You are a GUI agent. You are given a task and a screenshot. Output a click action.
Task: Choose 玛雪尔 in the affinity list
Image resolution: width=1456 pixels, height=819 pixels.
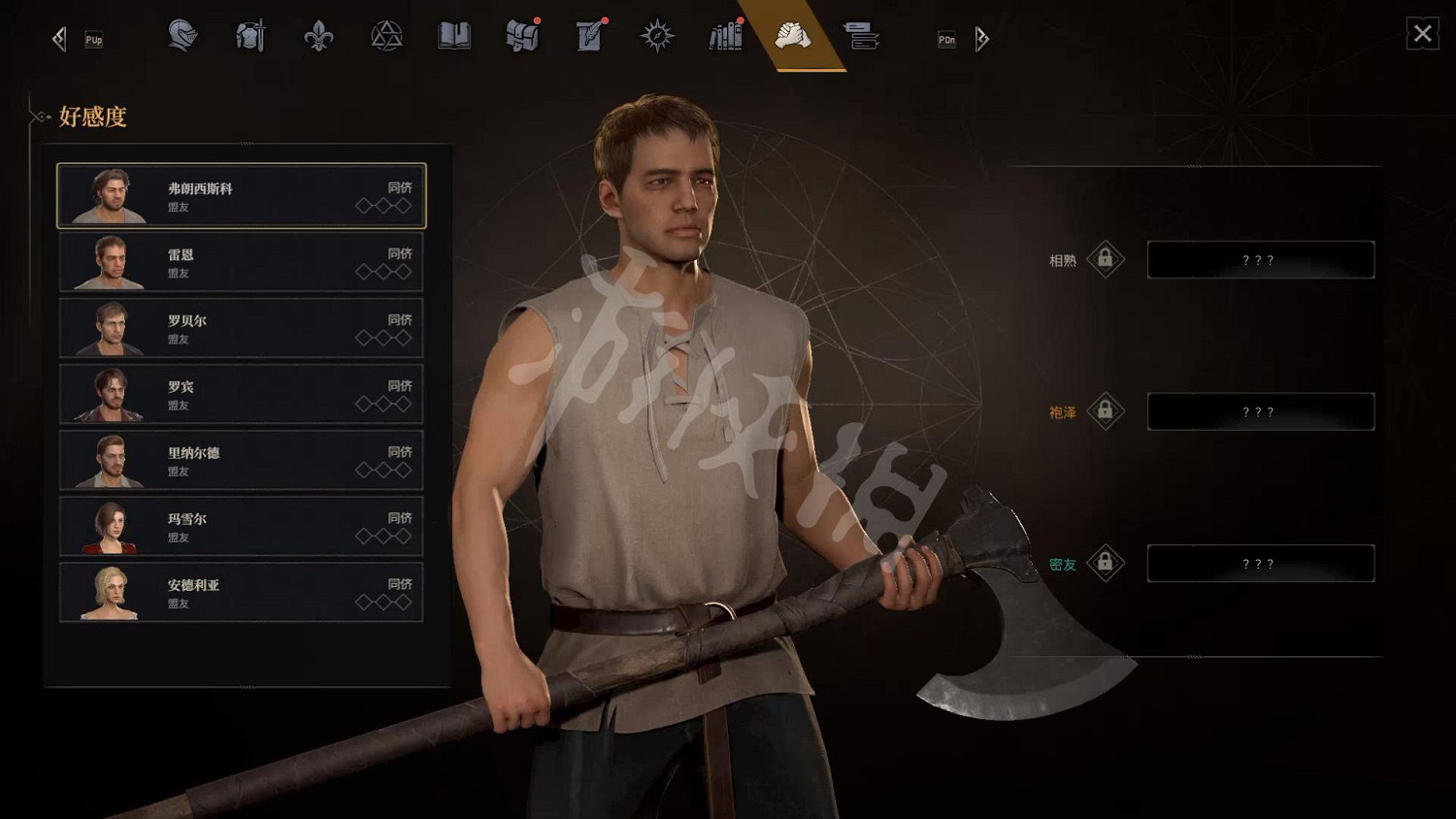(242, 526)
